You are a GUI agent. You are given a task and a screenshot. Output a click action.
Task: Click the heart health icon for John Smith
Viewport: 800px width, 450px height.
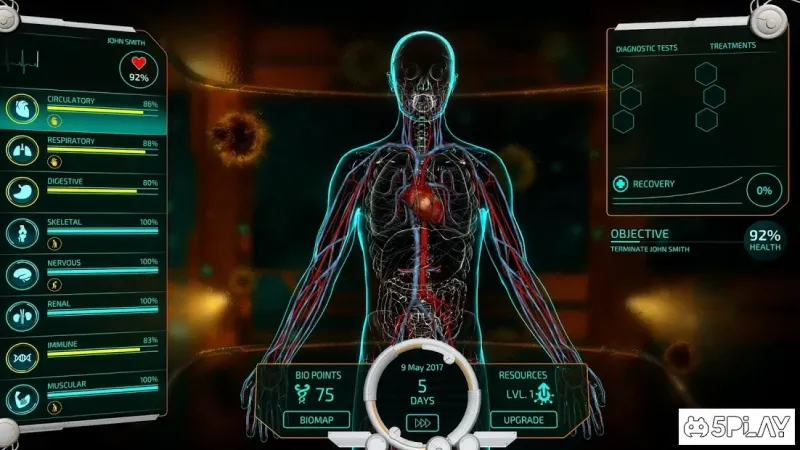tap(139, 67)
